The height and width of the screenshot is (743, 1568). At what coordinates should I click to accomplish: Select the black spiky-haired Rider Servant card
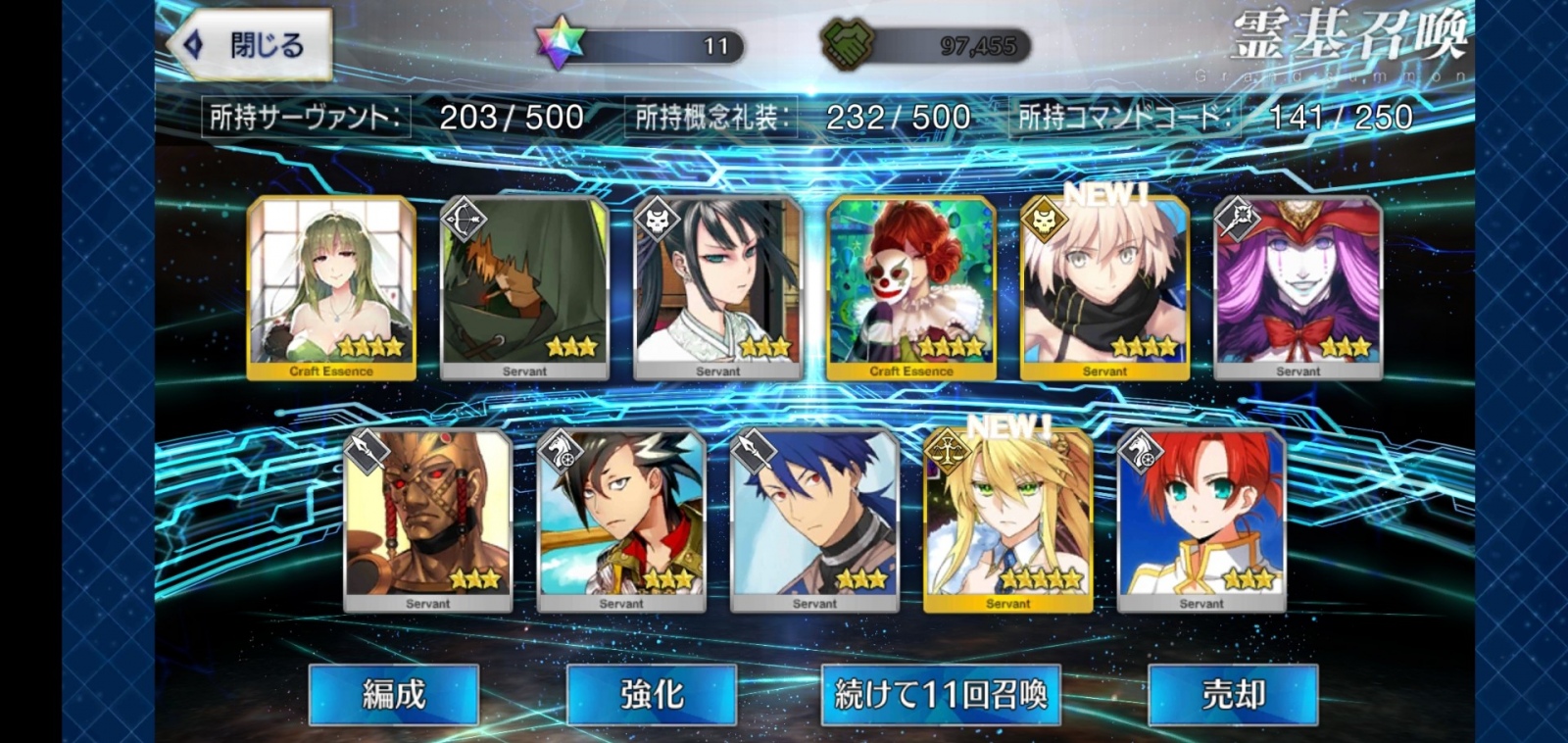621,520
